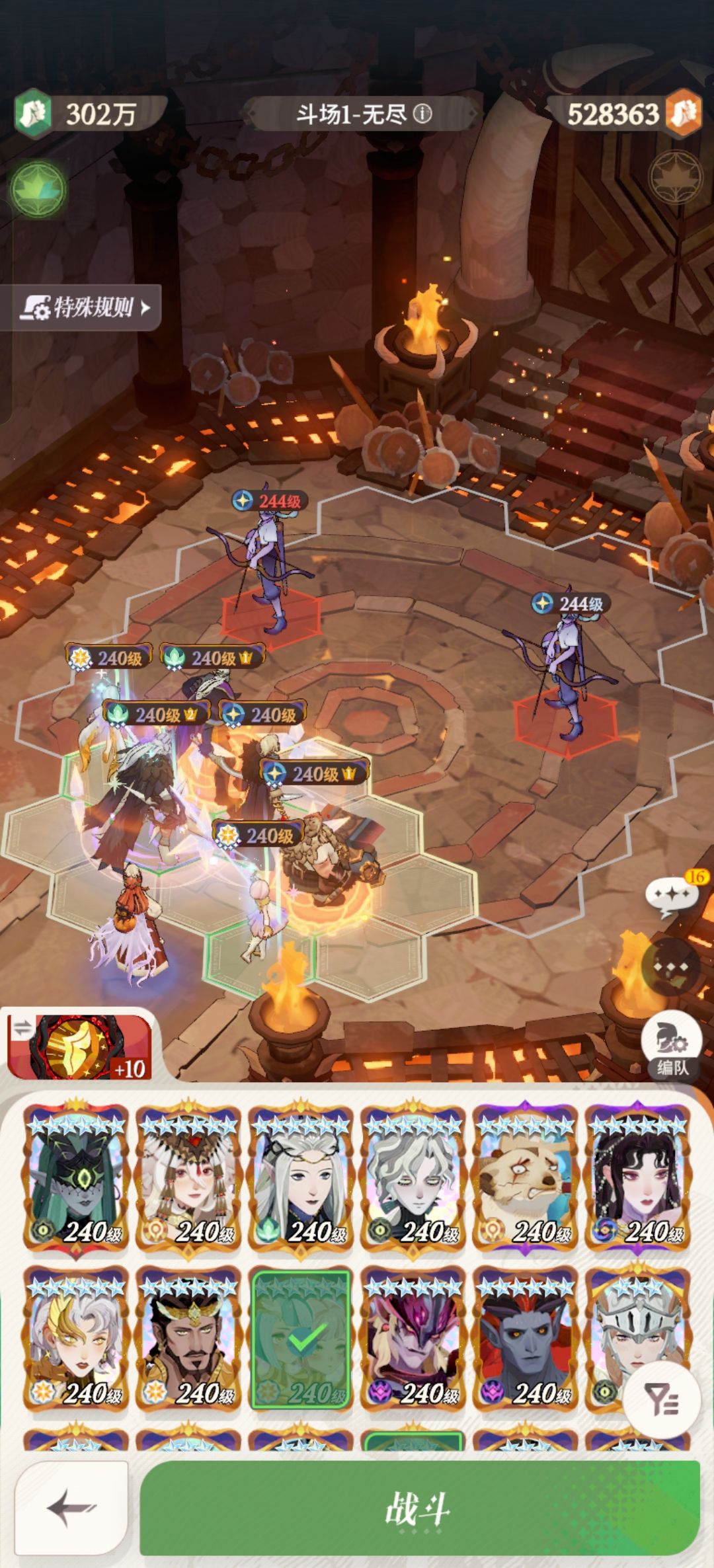Choose the feather-headdress red-eyed girl card
714x1568 pixels.
click(x=188, y=1175)
